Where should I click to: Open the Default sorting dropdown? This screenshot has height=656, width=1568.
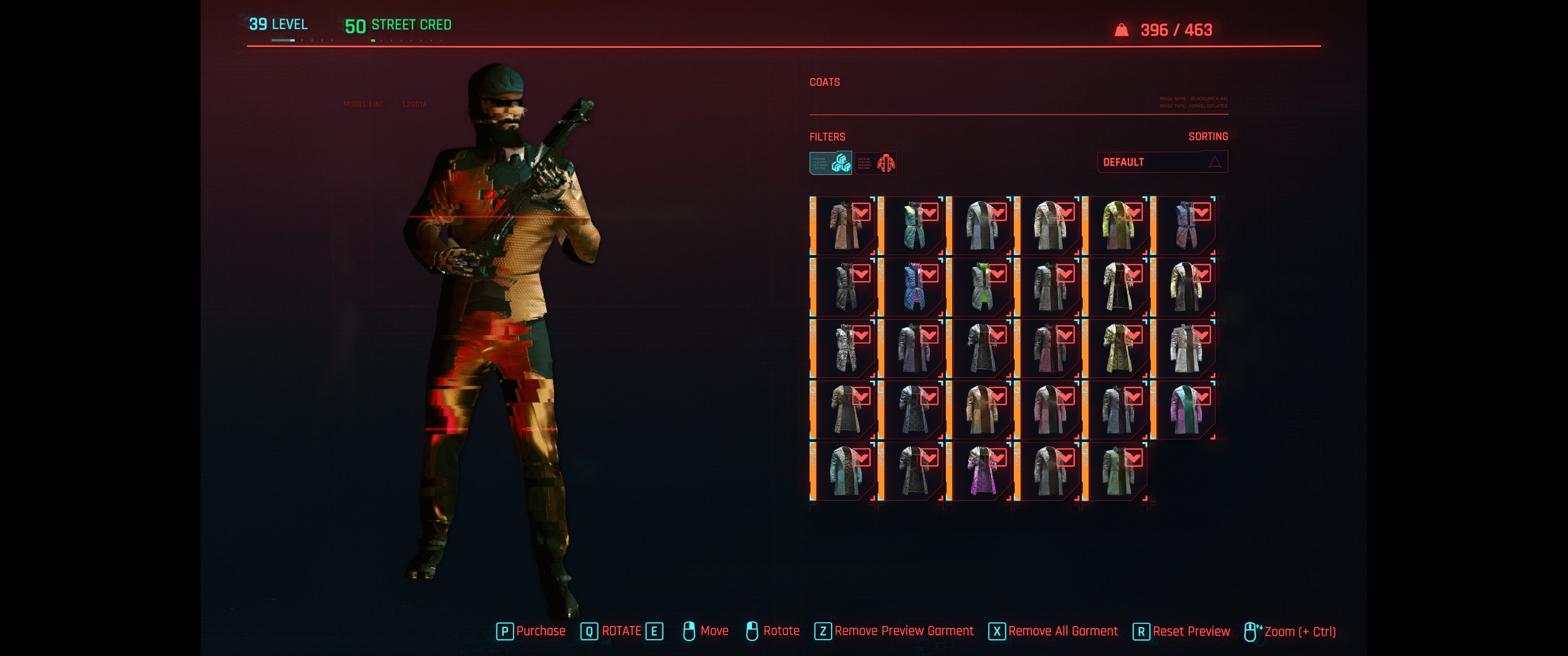point(1162,162)
